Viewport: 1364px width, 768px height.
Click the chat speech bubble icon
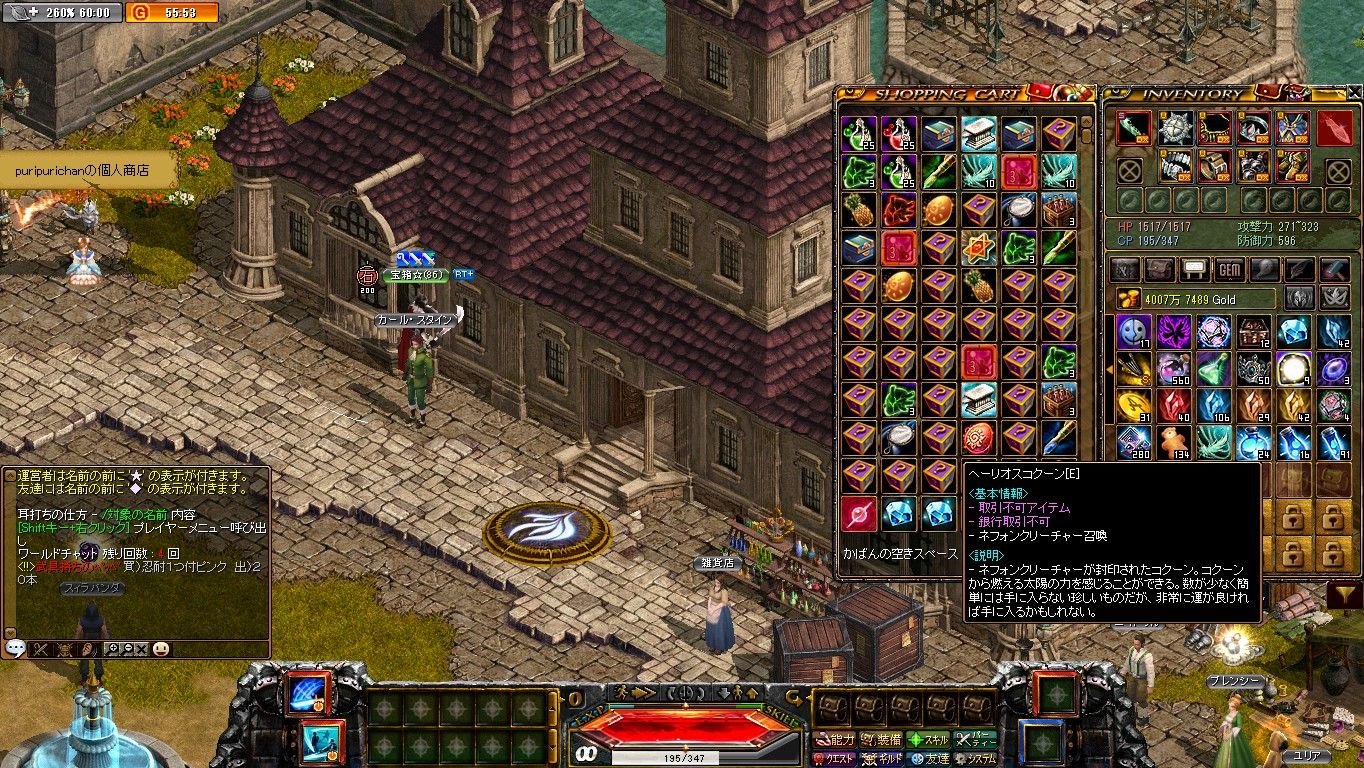click(x=15, y=648)
